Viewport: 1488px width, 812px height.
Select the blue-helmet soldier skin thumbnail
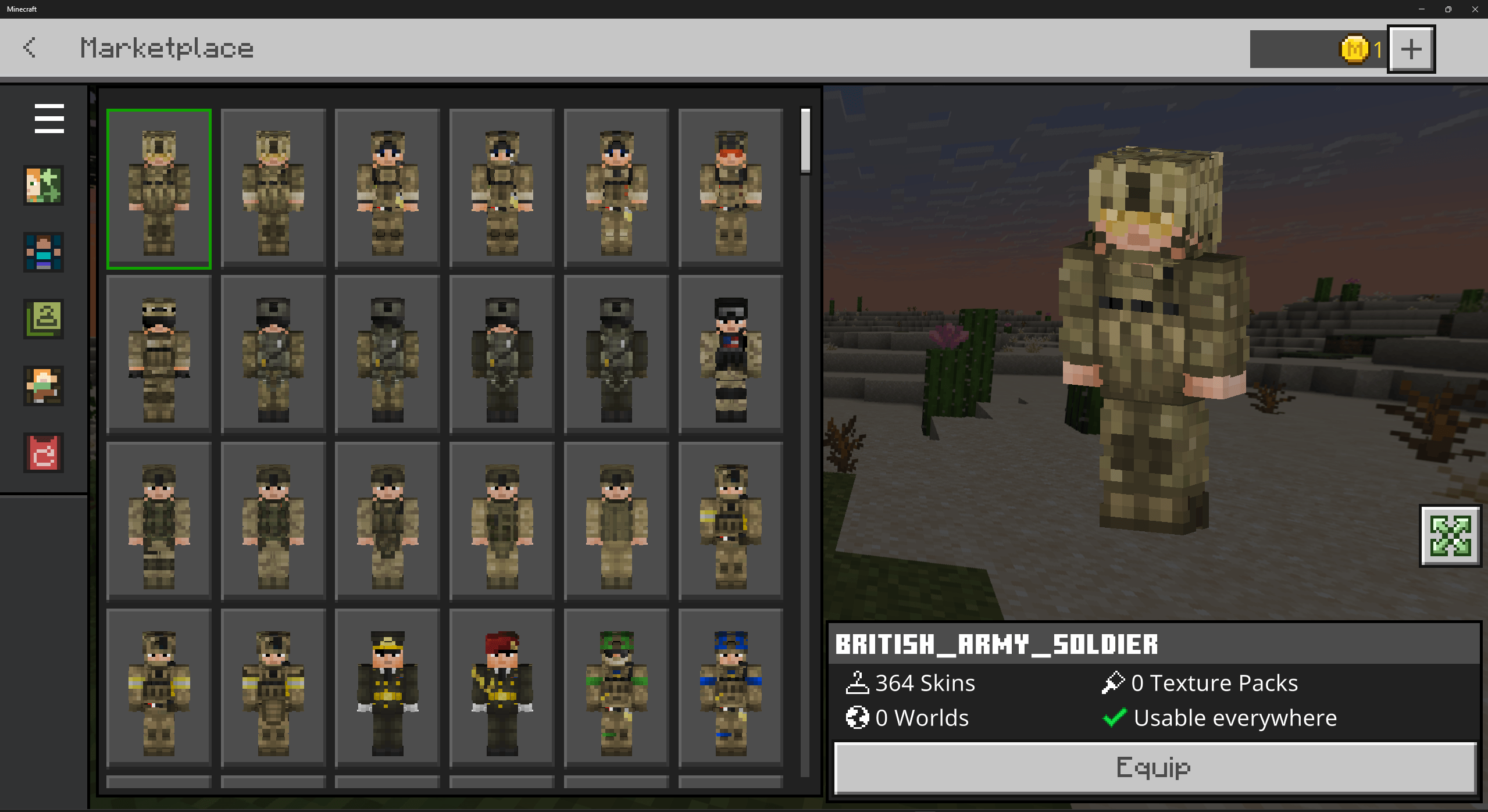pos(730,689)
